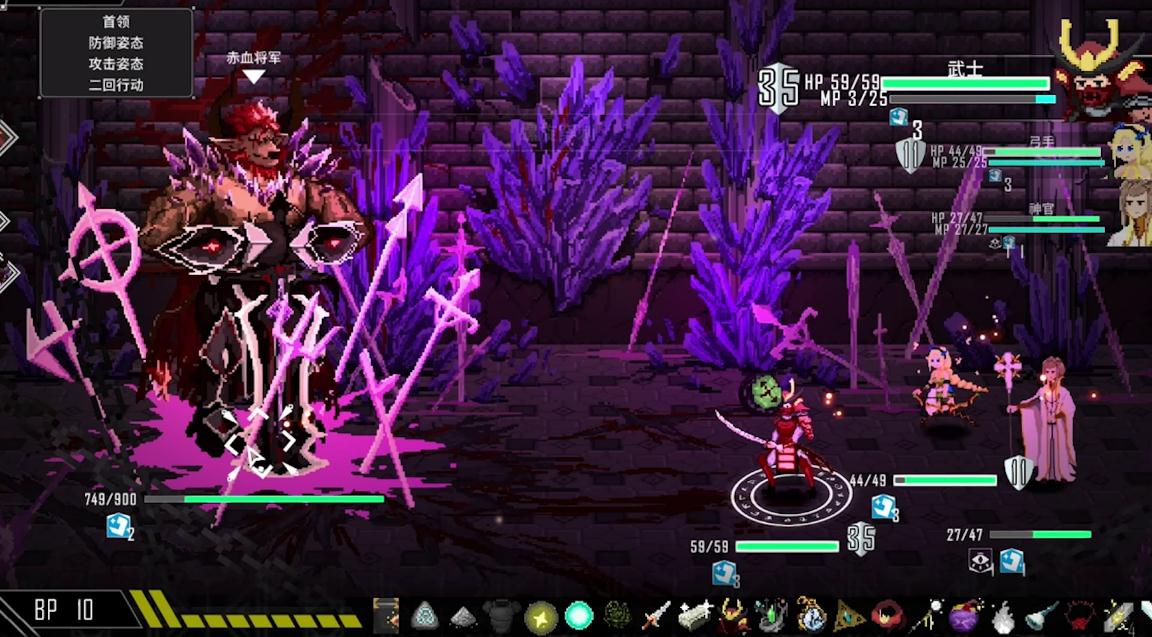Target the boss 赤血将军 with the selection marker

[x=258, y=440]
